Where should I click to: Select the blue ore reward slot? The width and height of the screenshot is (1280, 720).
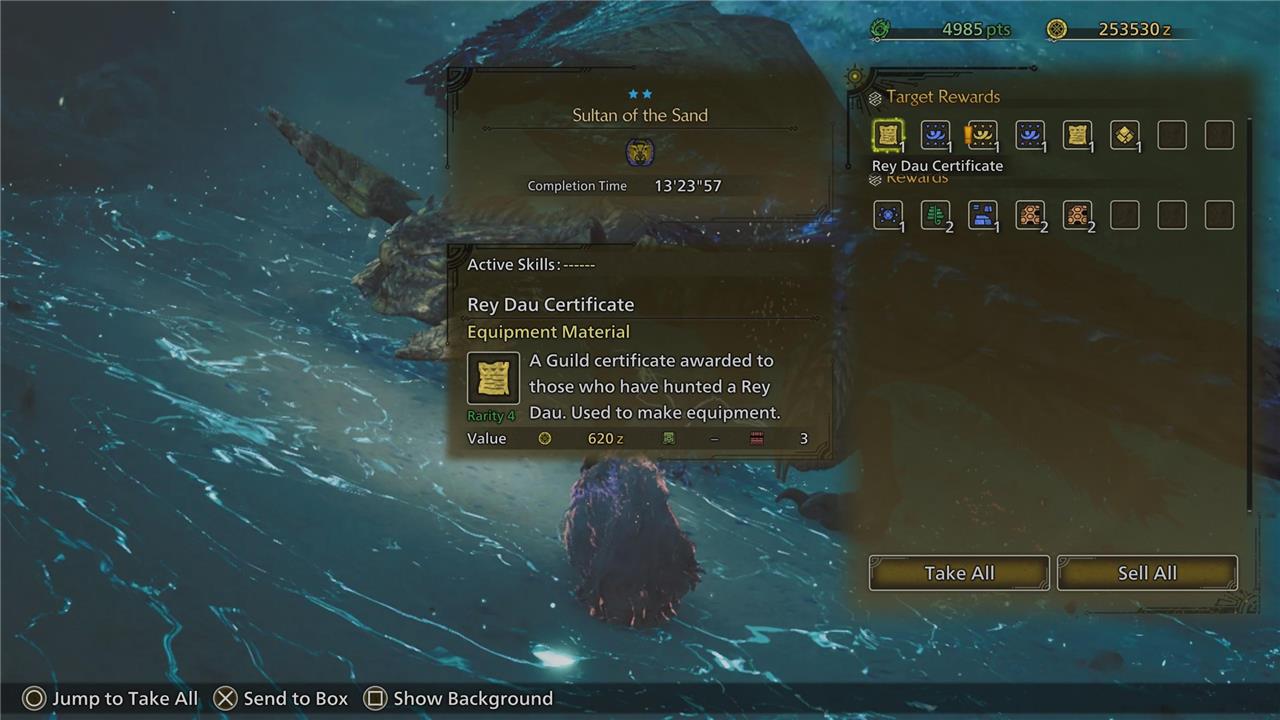click(x=982, y=215)
